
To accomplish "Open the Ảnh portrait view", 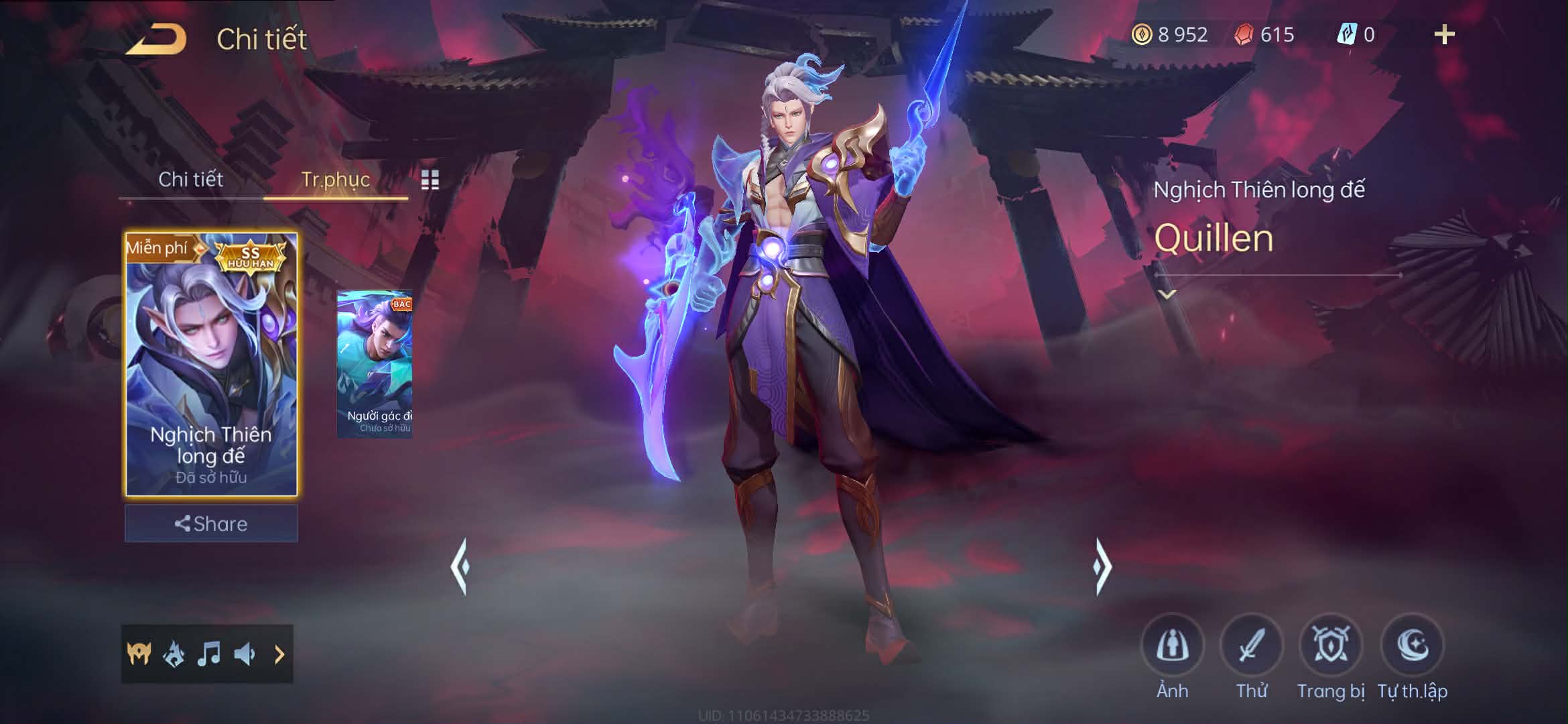I will [1172, 646].
